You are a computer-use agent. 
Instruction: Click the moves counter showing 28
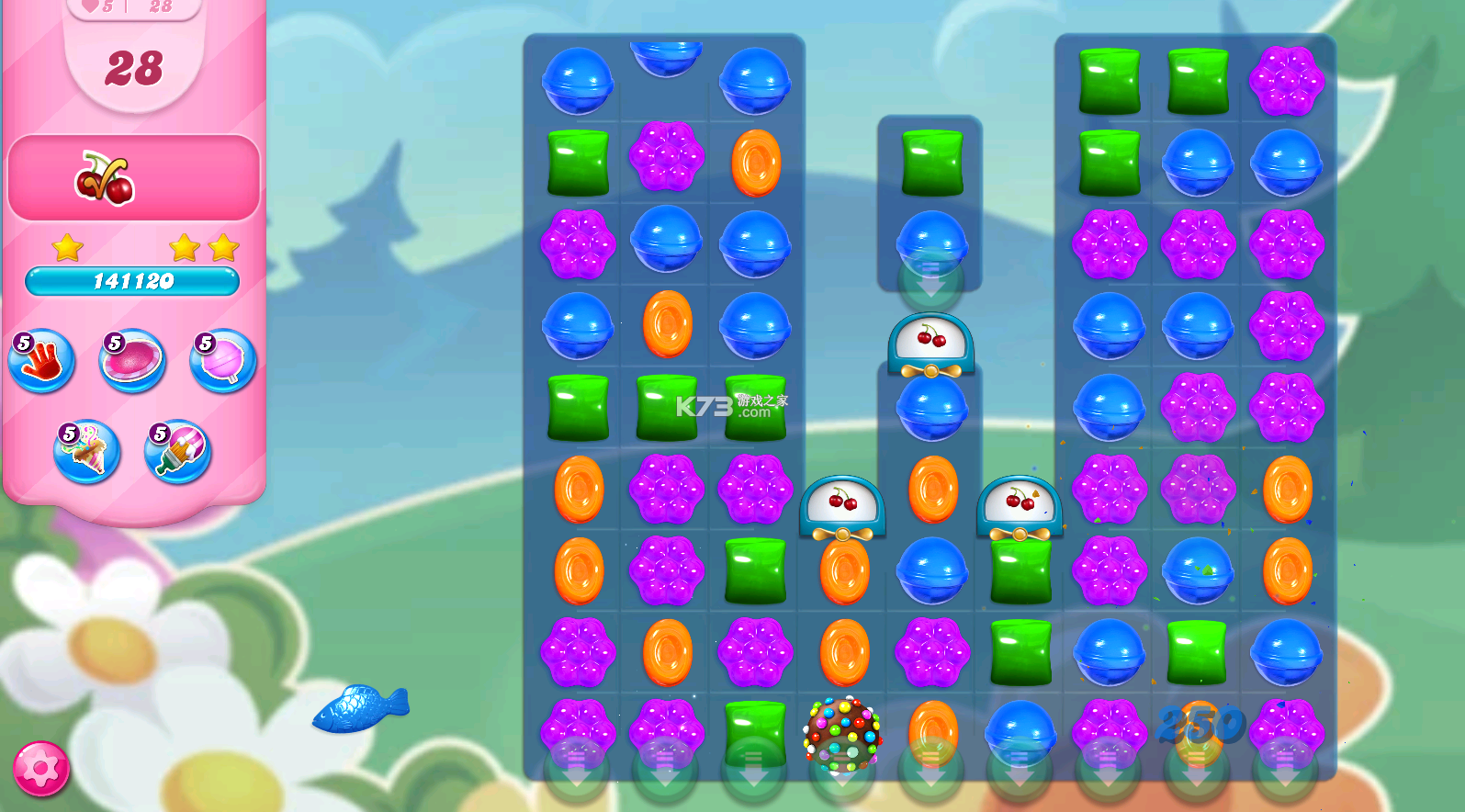133,69
